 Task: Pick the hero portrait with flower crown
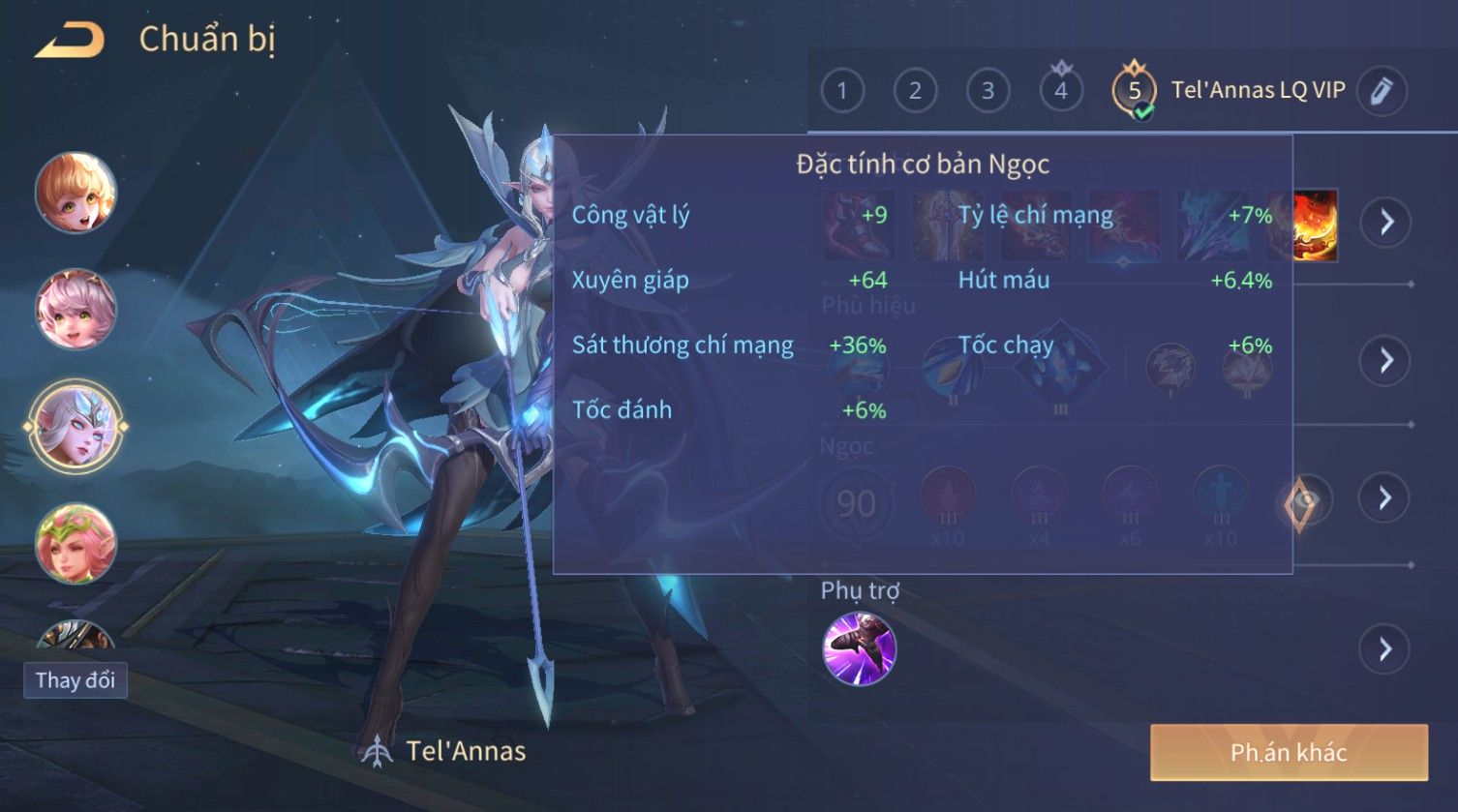click(76, 543)
